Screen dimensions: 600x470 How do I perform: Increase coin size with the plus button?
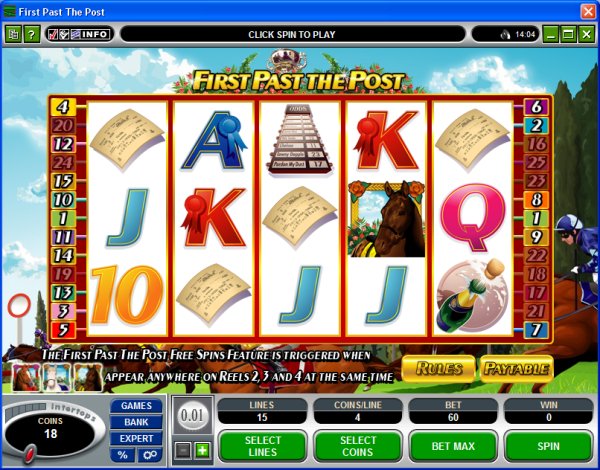(x=201, y=451)
